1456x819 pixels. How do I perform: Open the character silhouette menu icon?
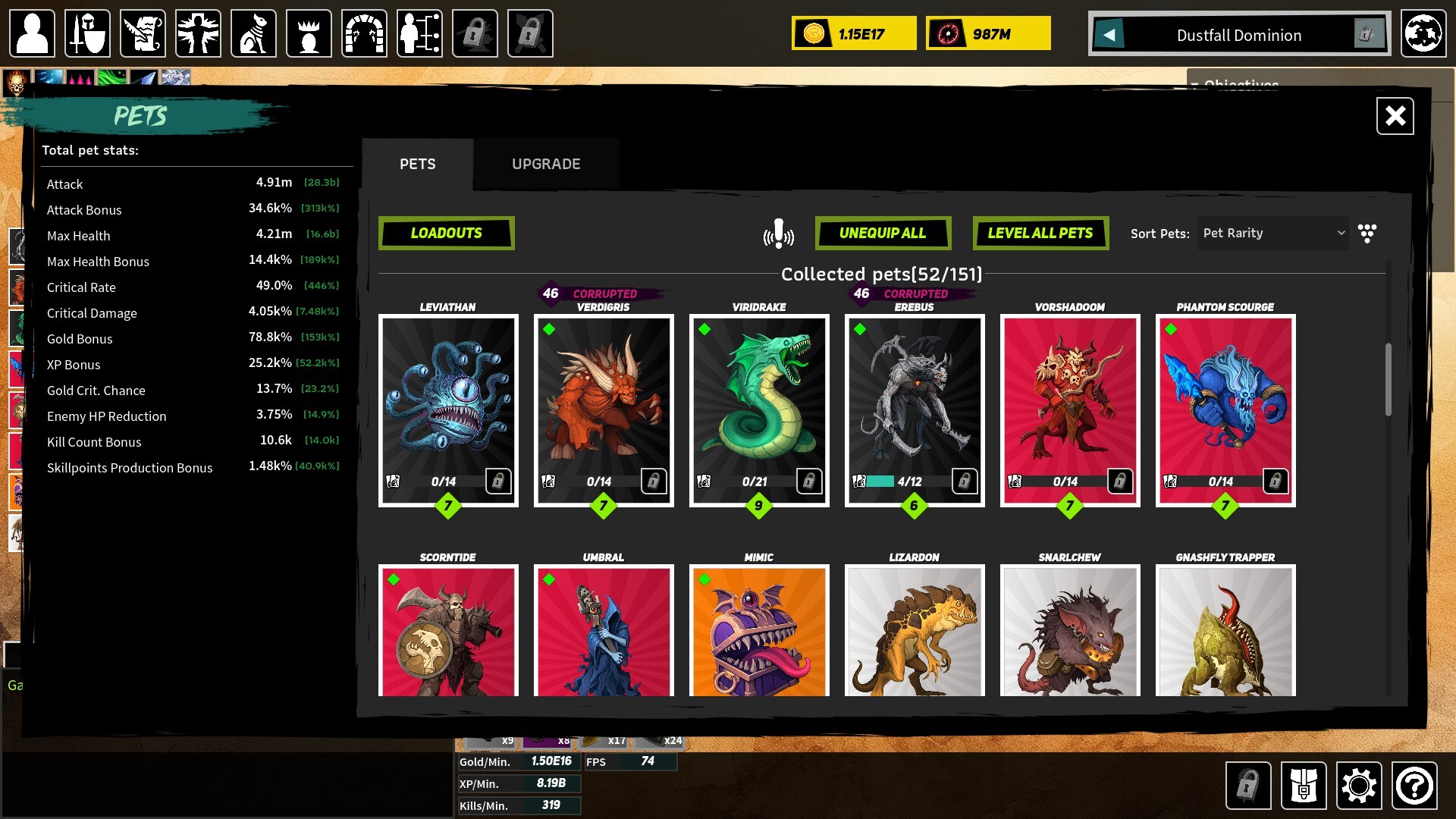pyautogui.click(x=32, y=33)
